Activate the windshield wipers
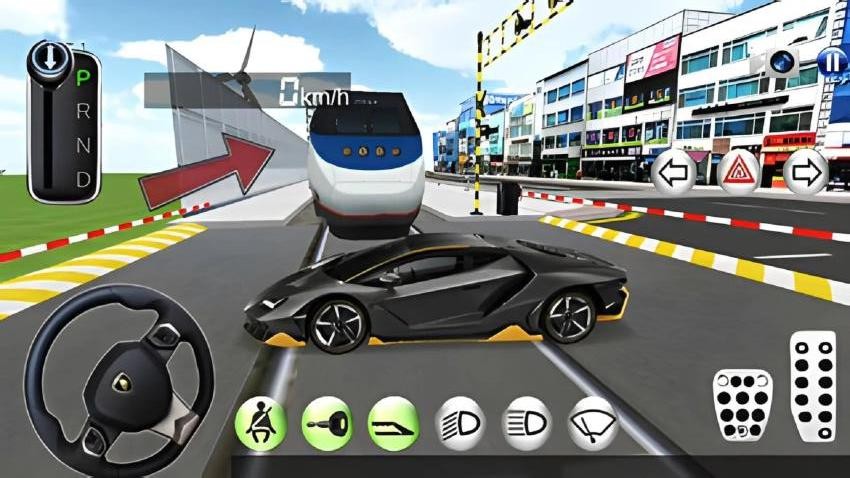The width and height of the screenshot is (850, 478). click(x=593, y=423)
